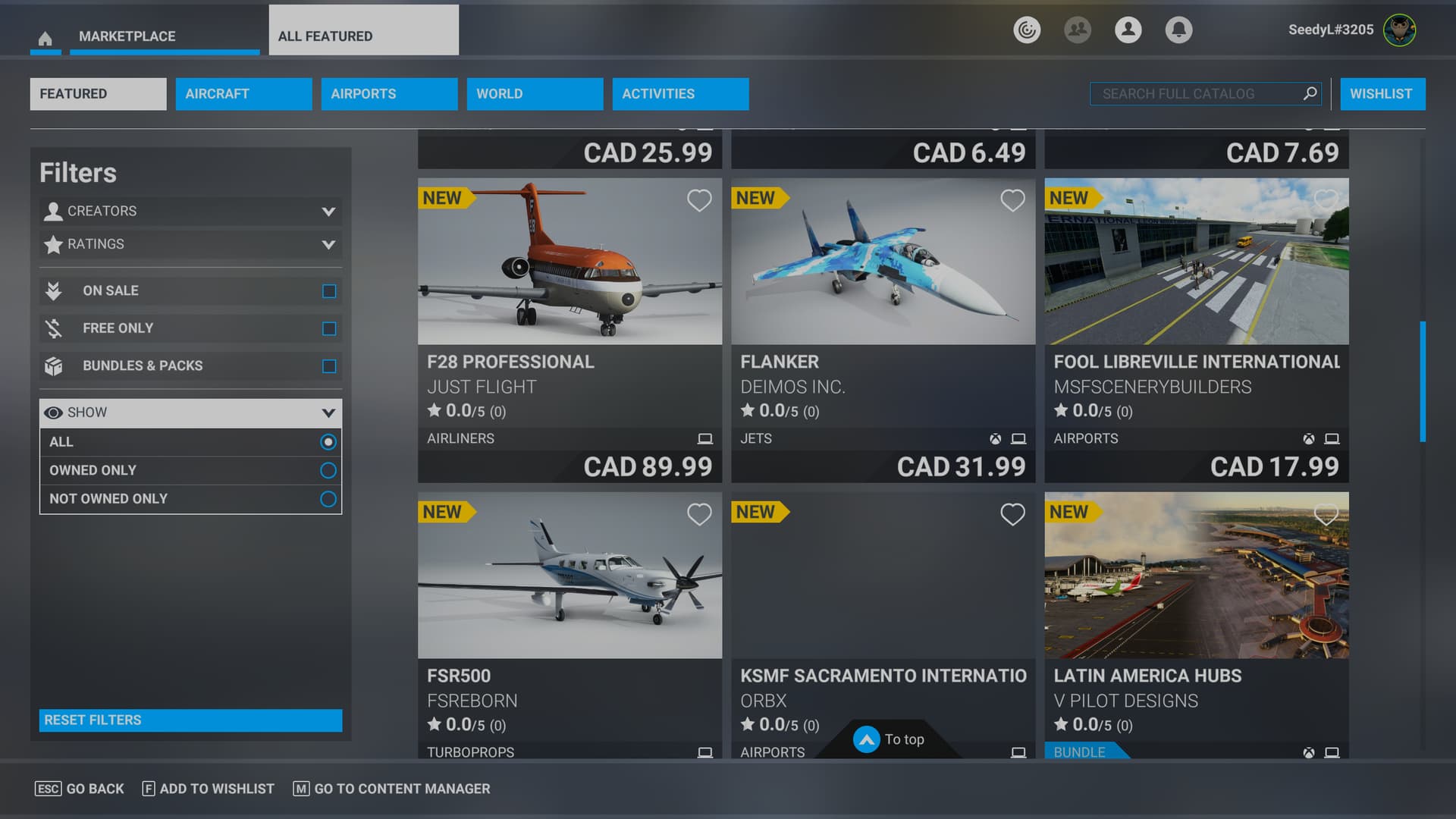
Task: Click the Reset Filters button
Action: pyautogui.click(x=190, y=720)
